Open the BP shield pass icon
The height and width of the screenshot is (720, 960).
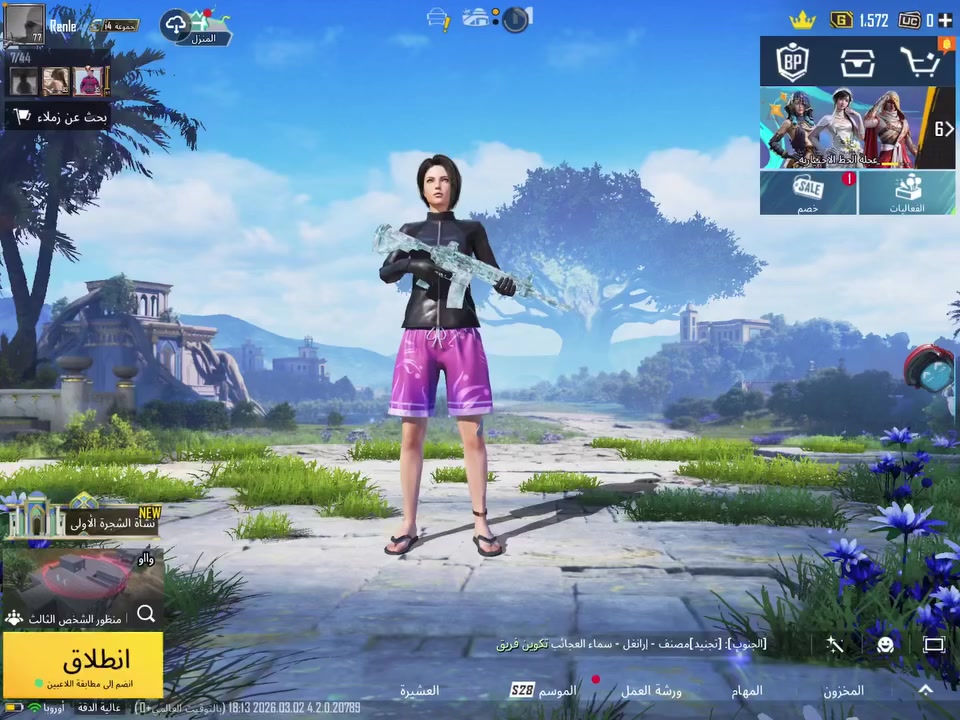pos(793,63)
